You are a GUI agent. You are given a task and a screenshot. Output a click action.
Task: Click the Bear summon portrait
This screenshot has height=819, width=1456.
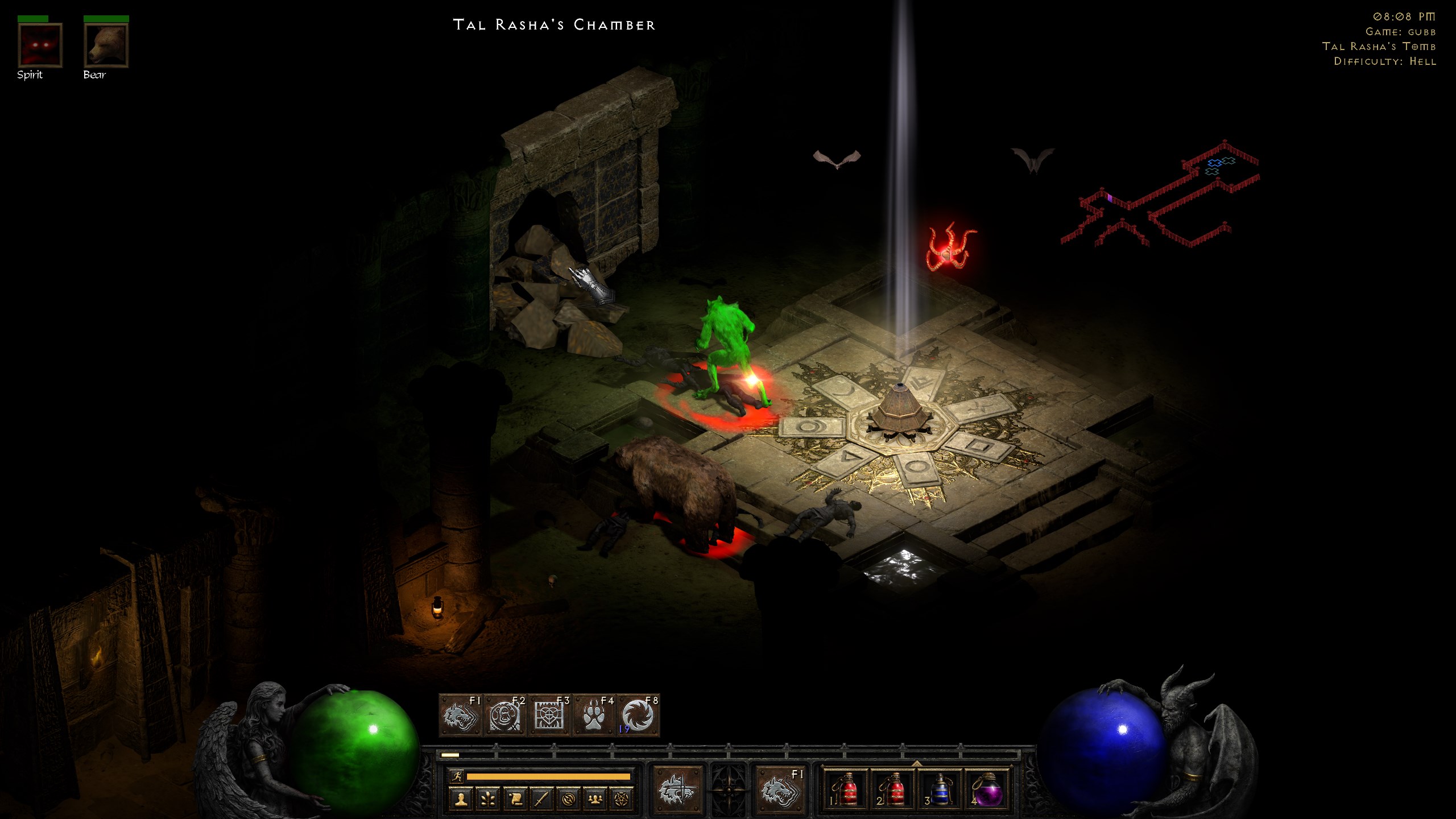point(106,45)
